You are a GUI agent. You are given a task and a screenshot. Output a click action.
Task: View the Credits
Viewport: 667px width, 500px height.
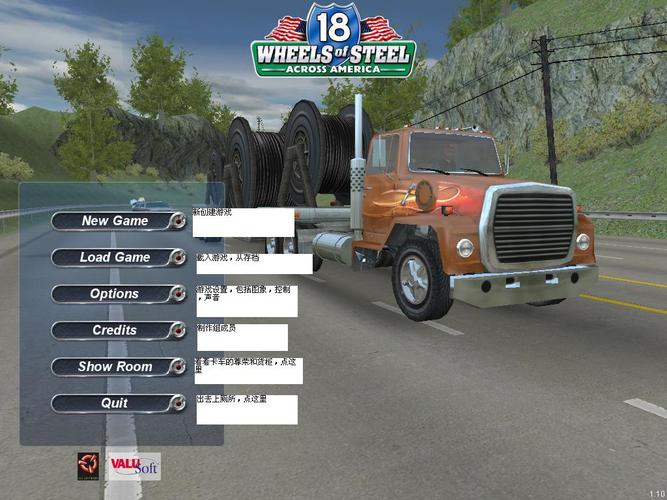click(x=115, y=330)
